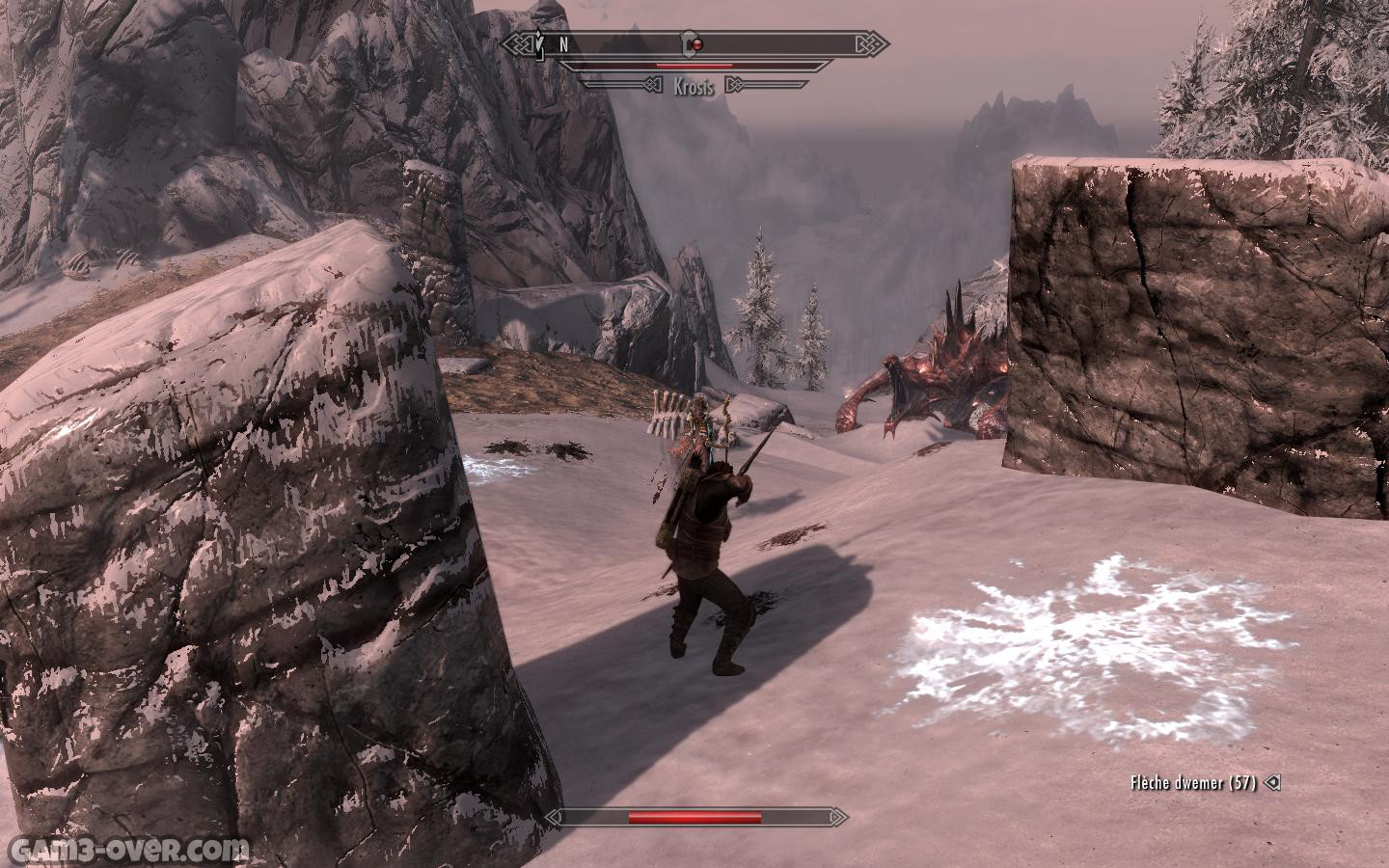The width and height of the screenshot is (1389, 868).
Task: Select the red enemy marker on the compass
Action: 699,43
